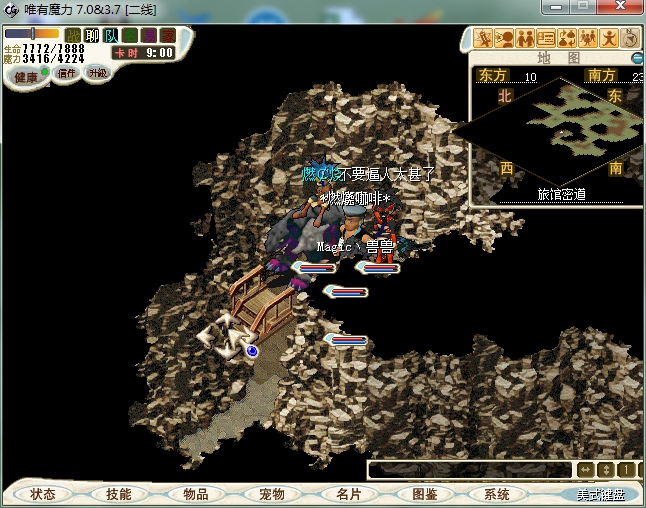Open the 物品 items menu
This screenshot has width=646, height=508.
(x=196, y=494)
